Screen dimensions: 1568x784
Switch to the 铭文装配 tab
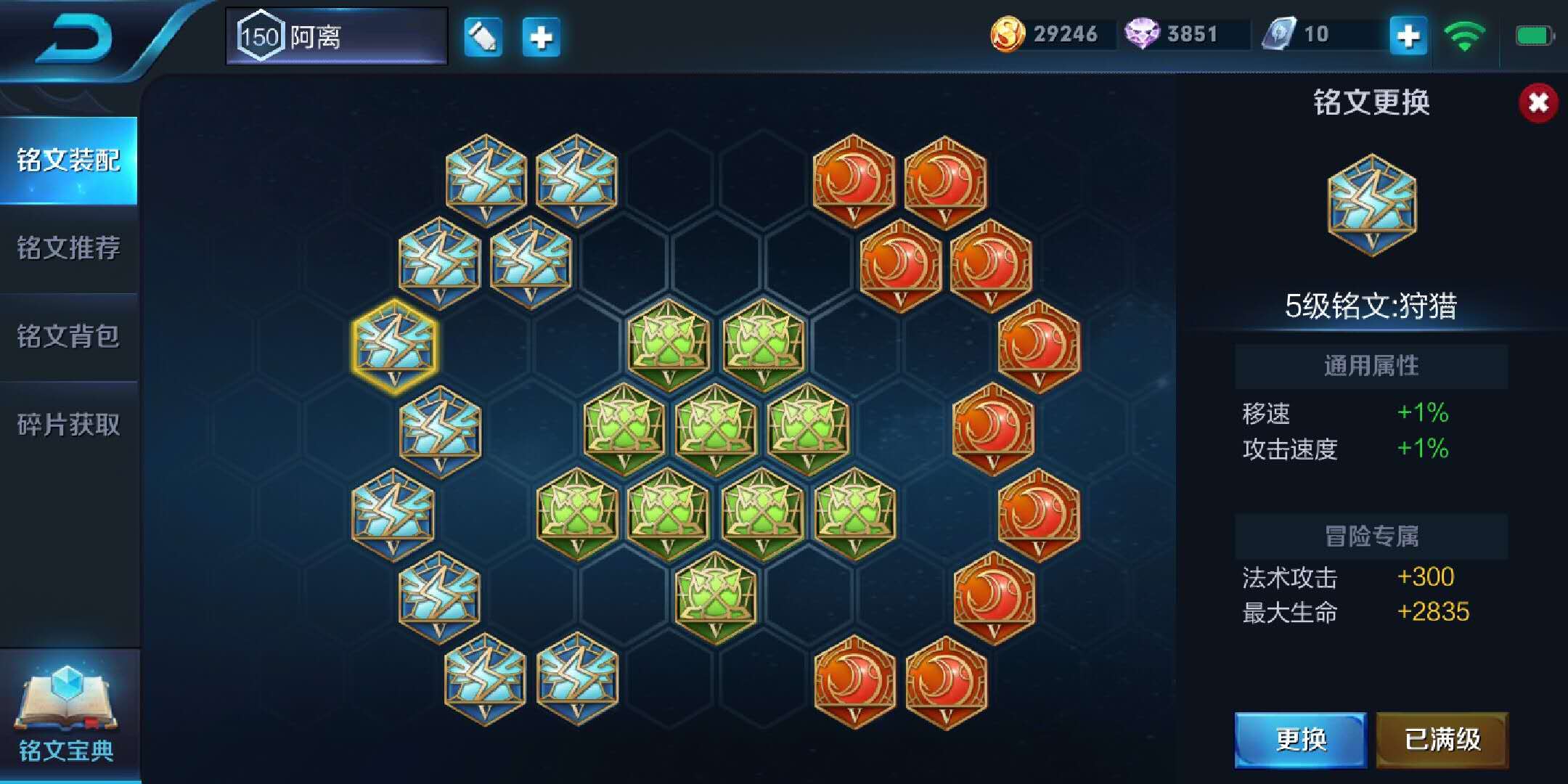[69, 160]
